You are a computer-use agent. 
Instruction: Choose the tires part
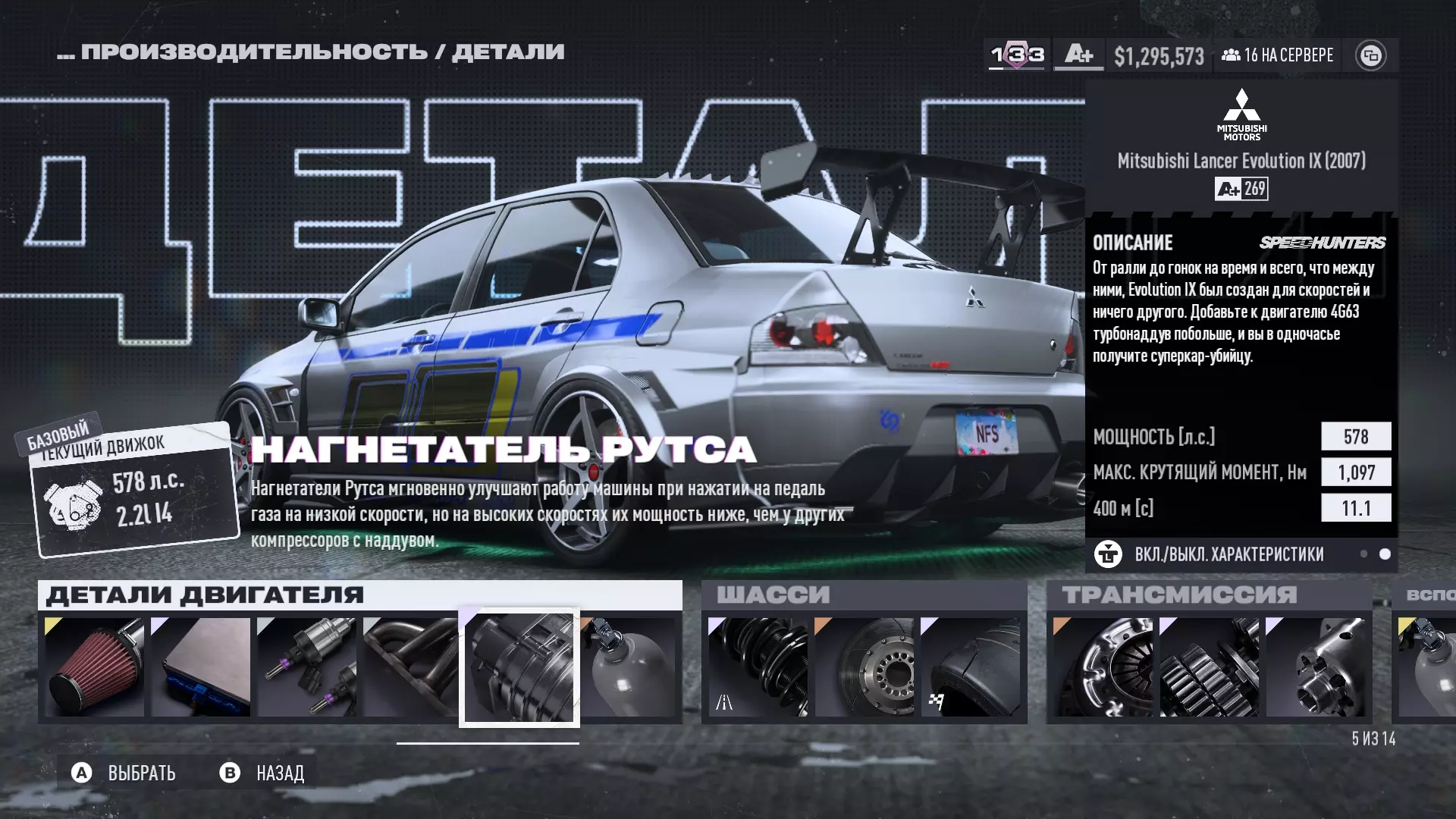pyautogui.click(x=971, y=667)
